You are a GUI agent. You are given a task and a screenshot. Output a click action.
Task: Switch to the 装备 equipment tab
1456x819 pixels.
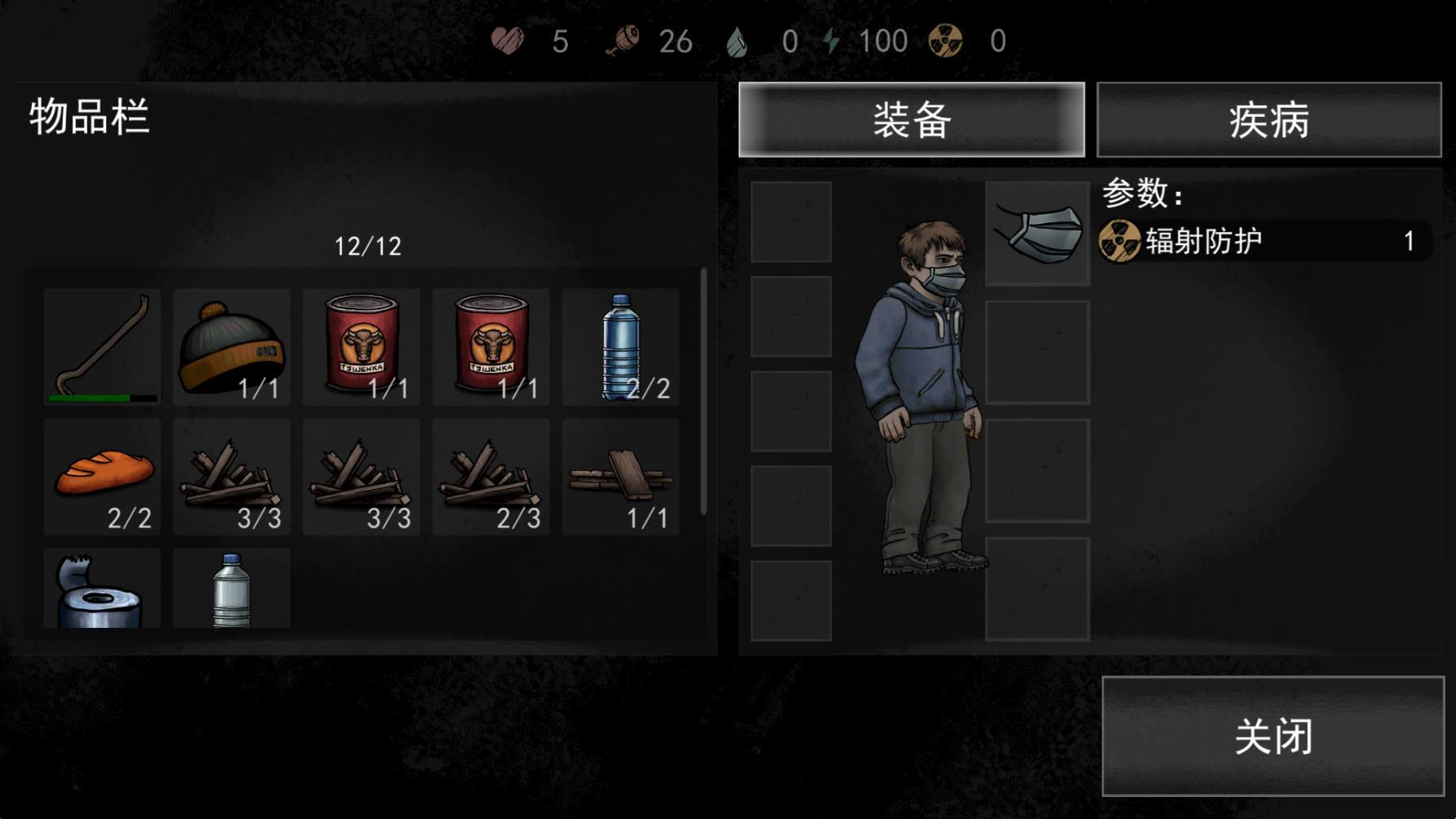coord(911,120)
